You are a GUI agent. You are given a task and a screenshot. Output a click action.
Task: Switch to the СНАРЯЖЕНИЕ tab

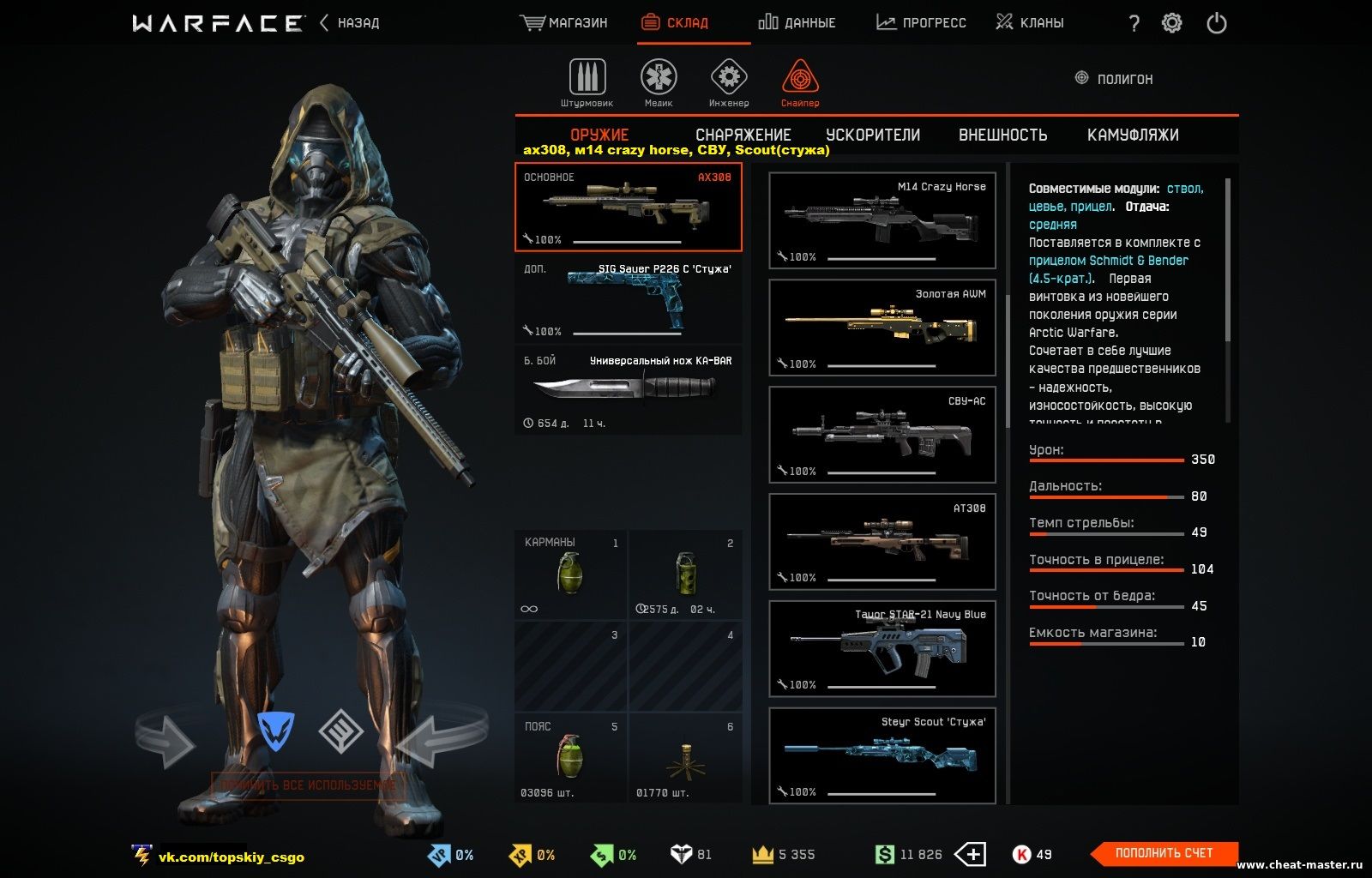743,135
